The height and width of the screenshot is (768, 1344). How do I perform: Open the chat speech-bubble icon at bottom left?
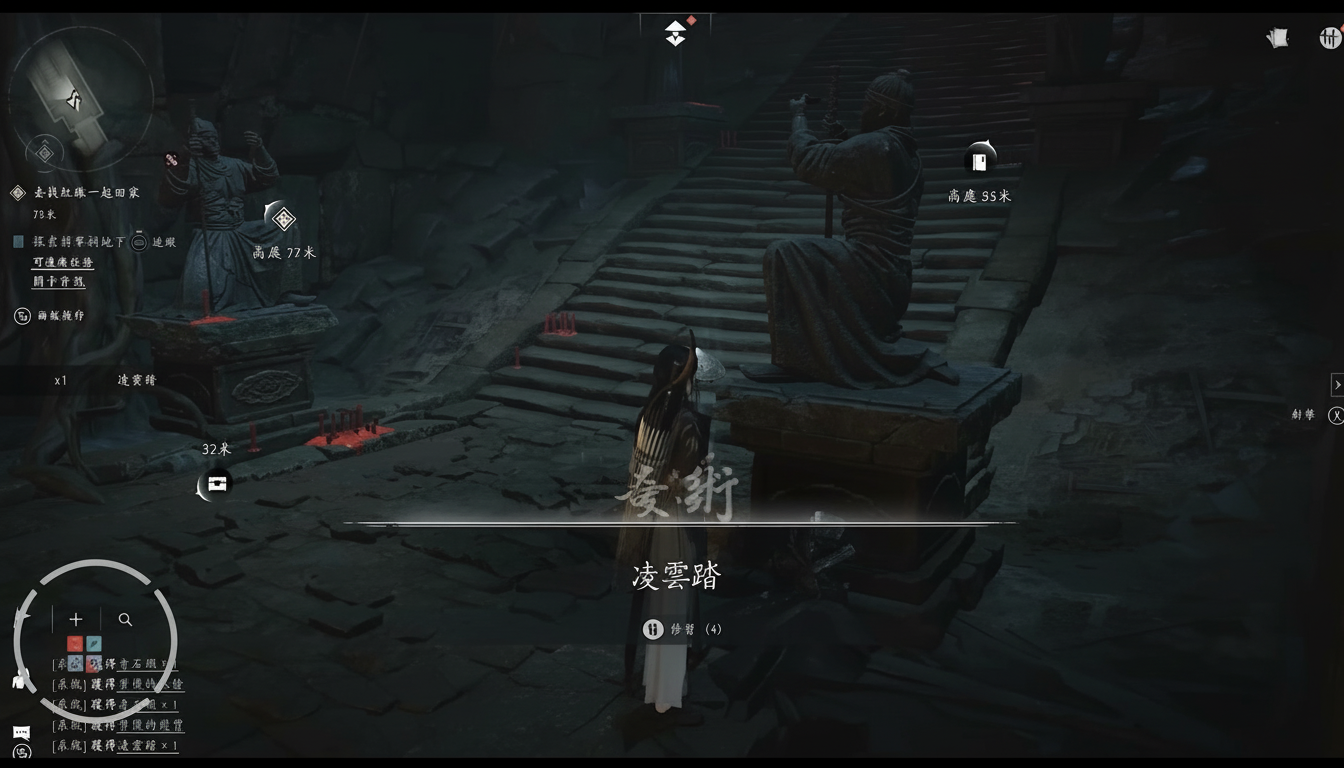point(21,732)
